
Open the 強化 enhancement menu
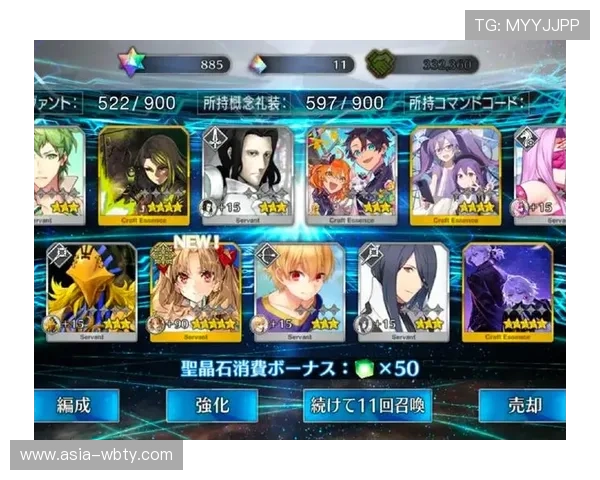pyautogui.click(x=211, y=405)
